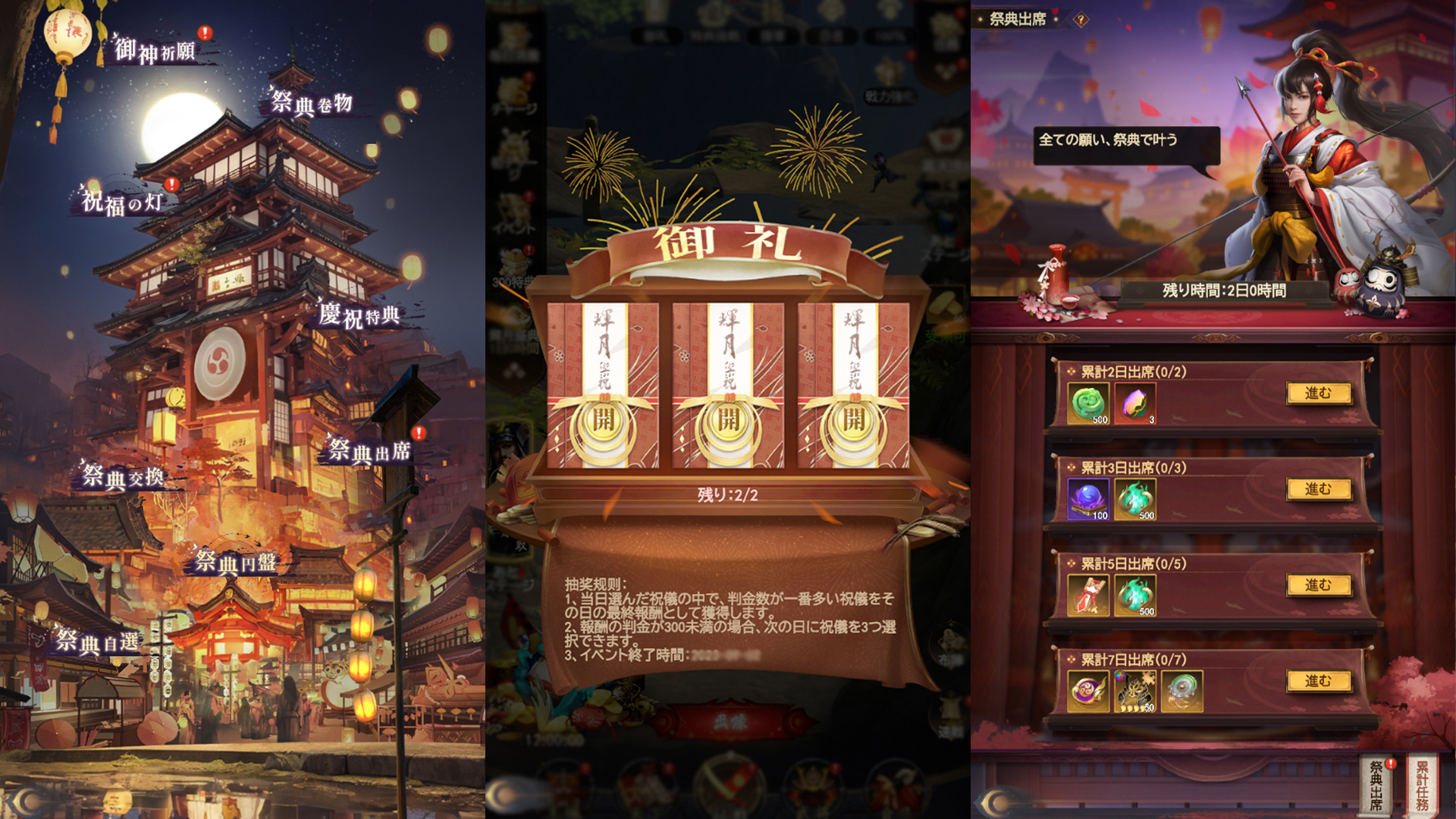Click the green ring spinner reward icon
The image size is (1456, 819).
[x=1181, y=689]
